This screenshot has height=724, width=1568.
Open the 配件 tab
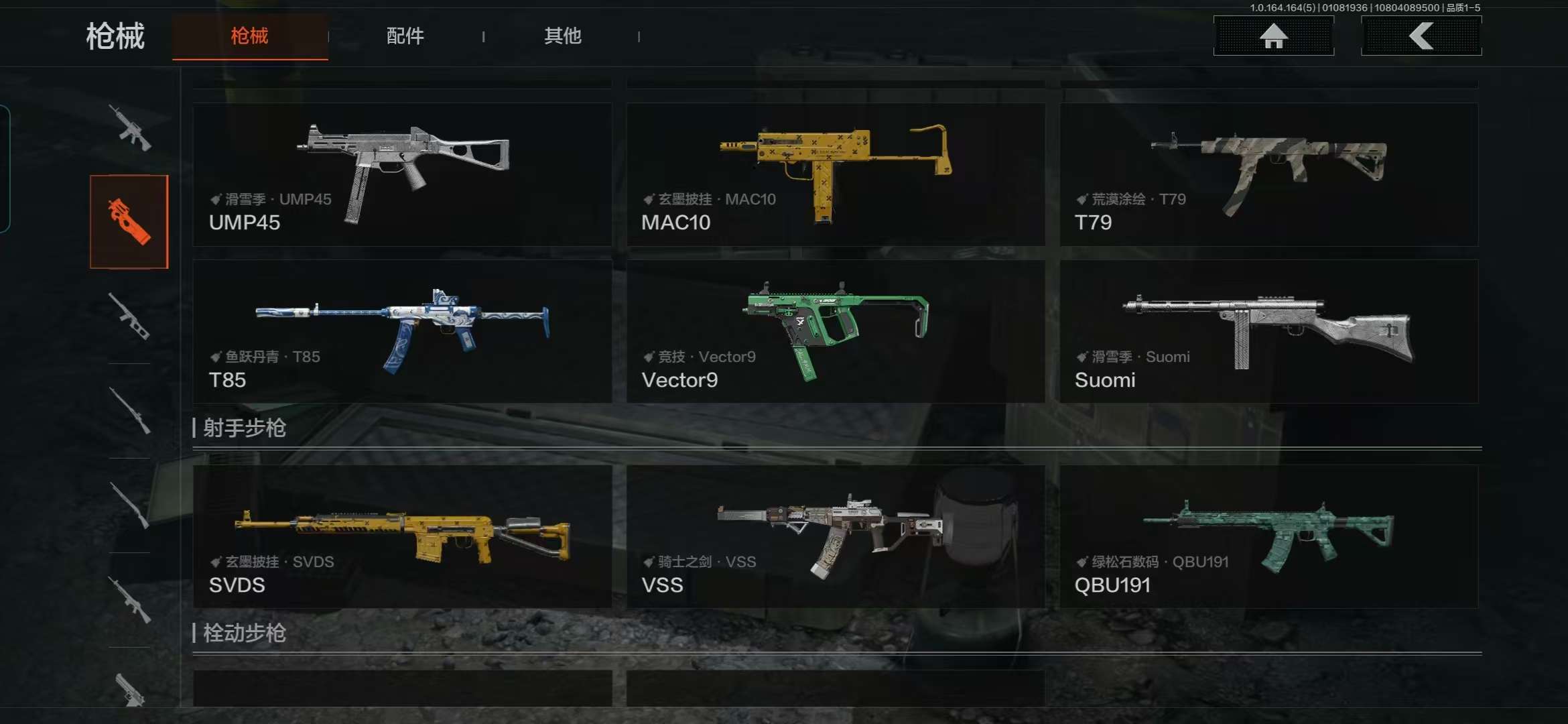point(405,36)
